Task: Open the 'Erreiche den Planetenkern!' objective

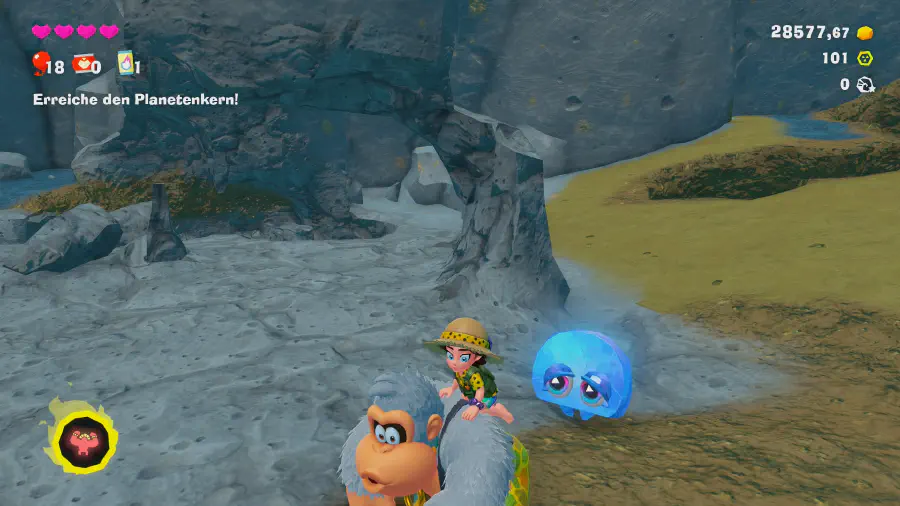Action: pos(135,99)
